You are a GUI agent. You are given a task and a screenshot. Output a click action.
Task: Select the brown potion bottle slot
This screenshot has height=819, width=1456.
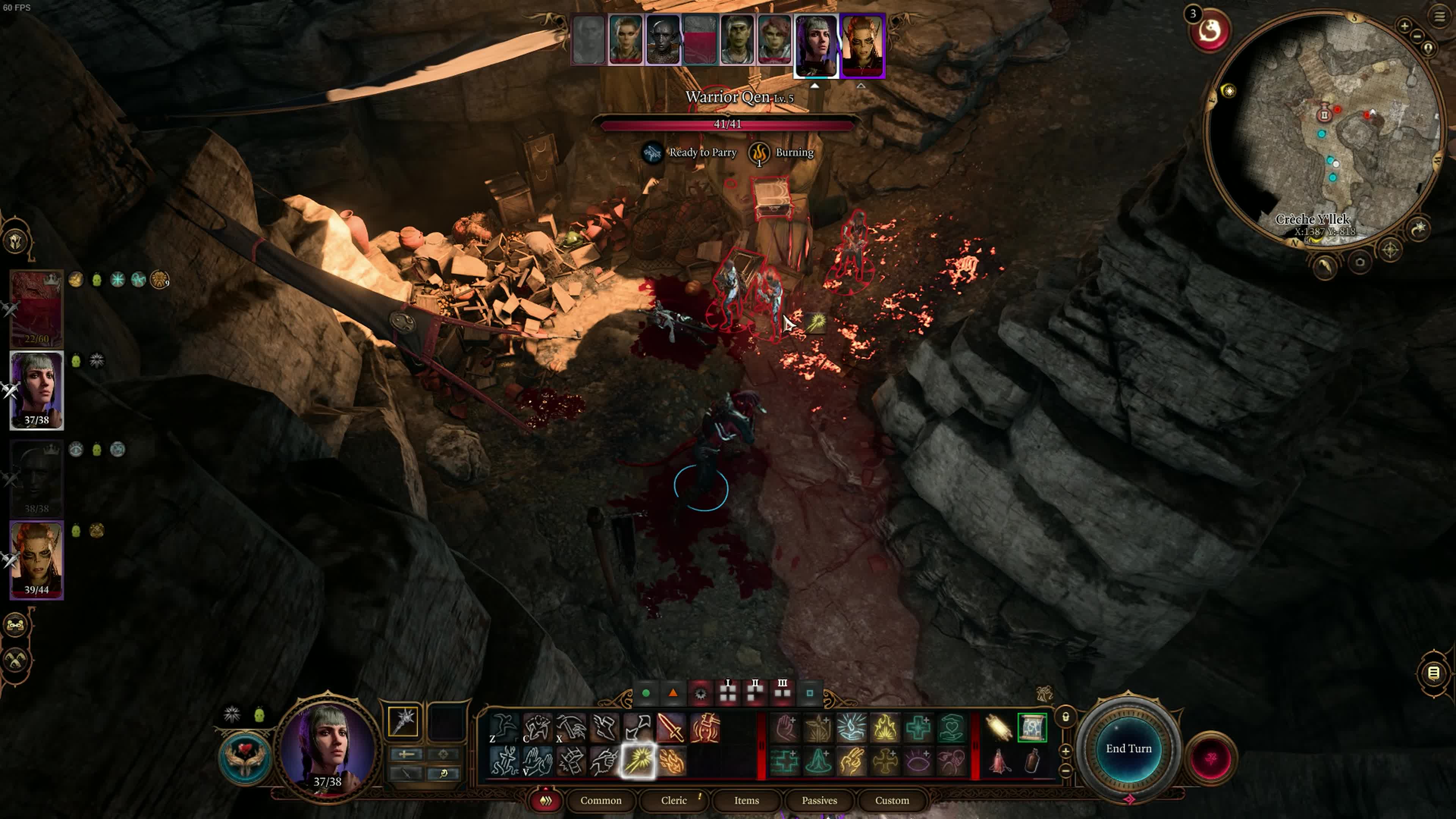[x=1032, y=761]
